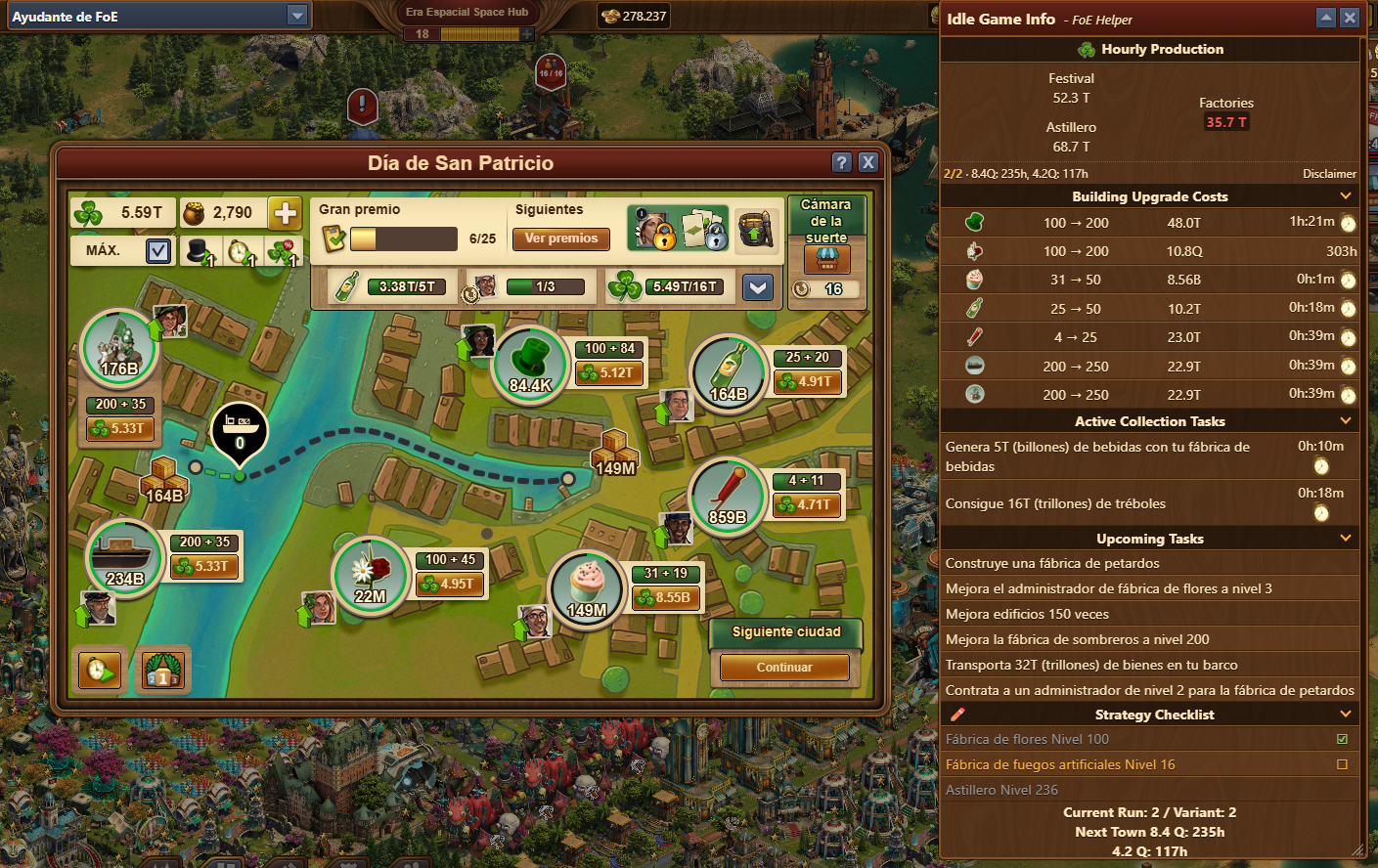Open Ver premios rewards list
Image resolution: width=1378 pixels, height=868 pixels.
coord(560,239)
